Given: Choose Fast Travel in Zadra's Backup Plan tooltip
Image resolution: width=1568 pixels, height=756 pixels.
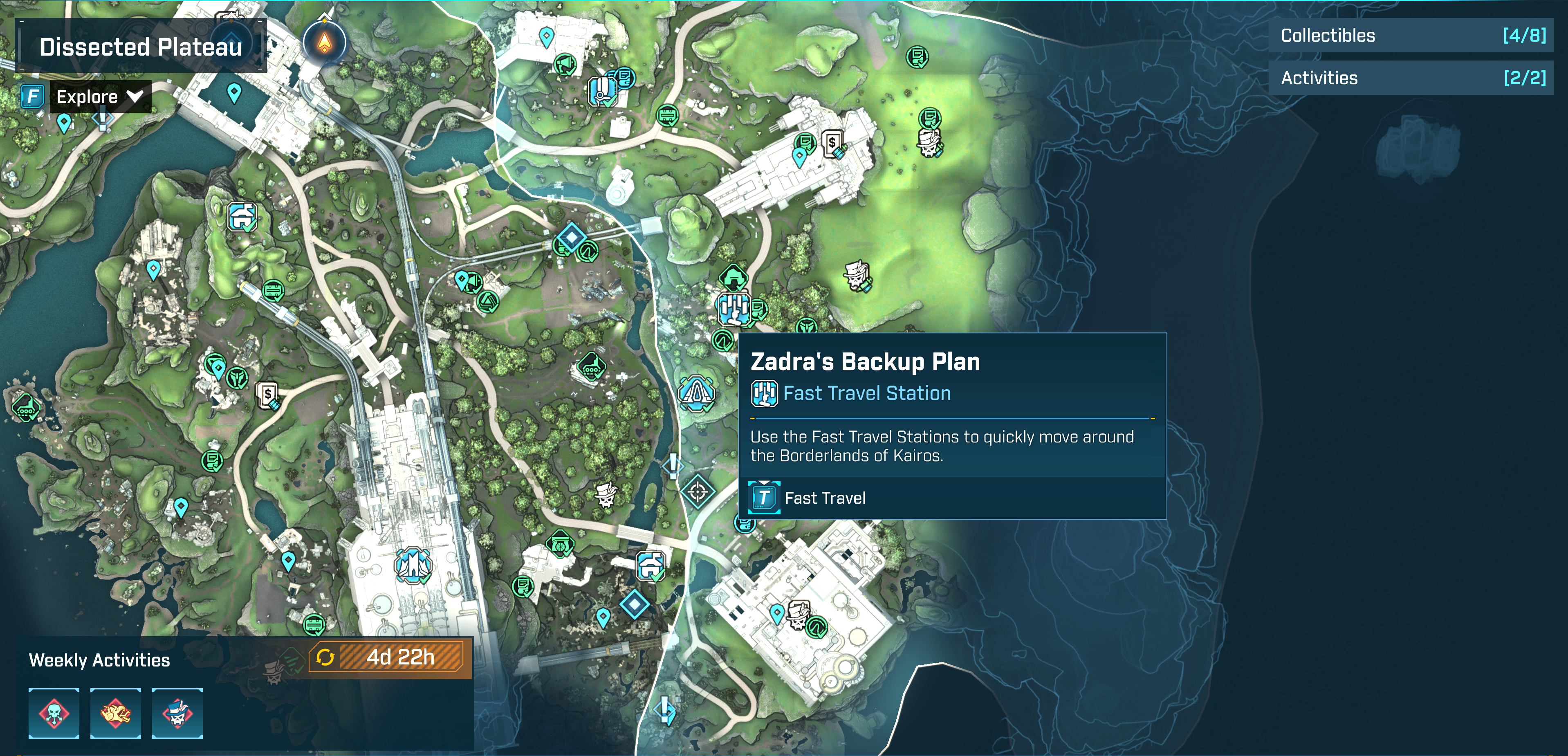Looking at the screenshot, I should pos(824,498).
